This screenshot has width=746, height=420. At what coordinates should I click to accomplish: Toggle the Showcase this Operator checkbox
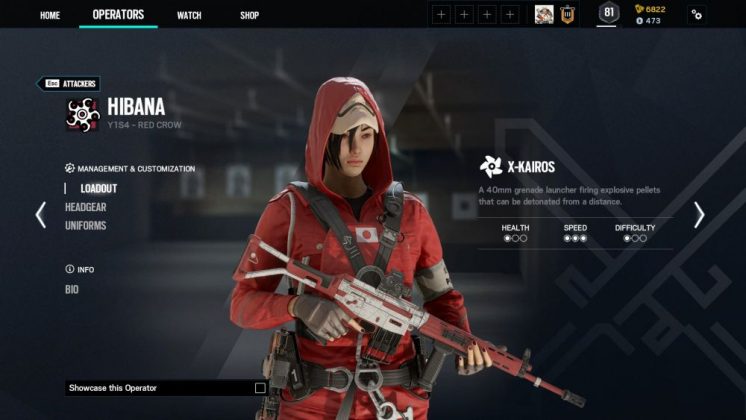coord(260,388)
